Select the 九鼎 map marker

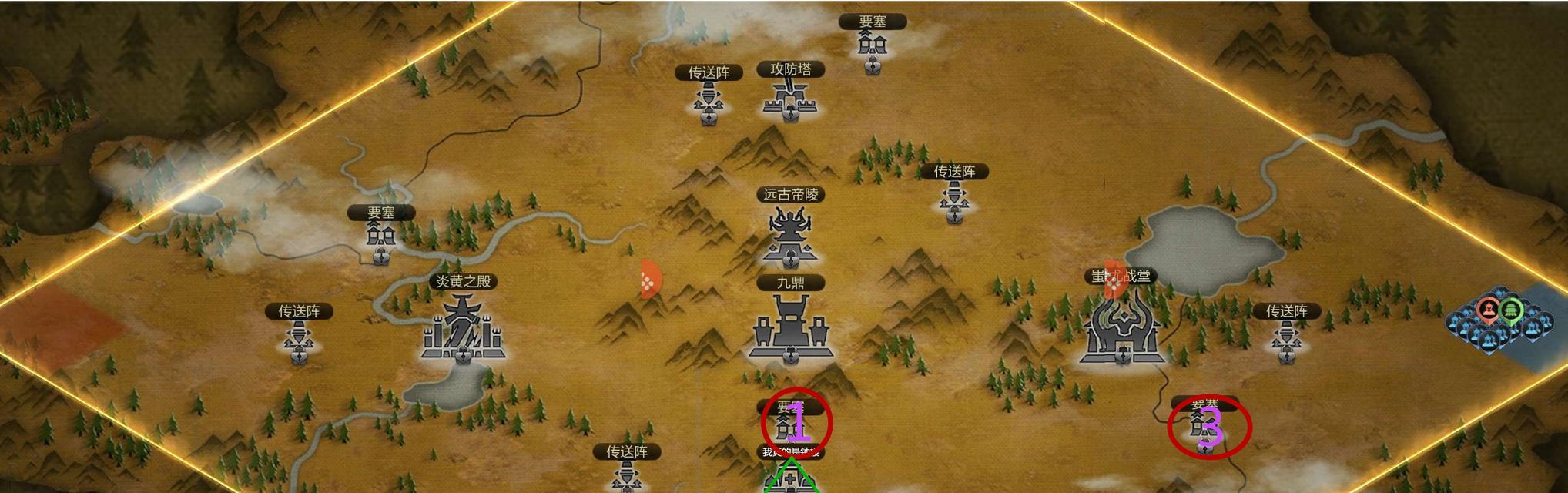(x=790, y=329)
